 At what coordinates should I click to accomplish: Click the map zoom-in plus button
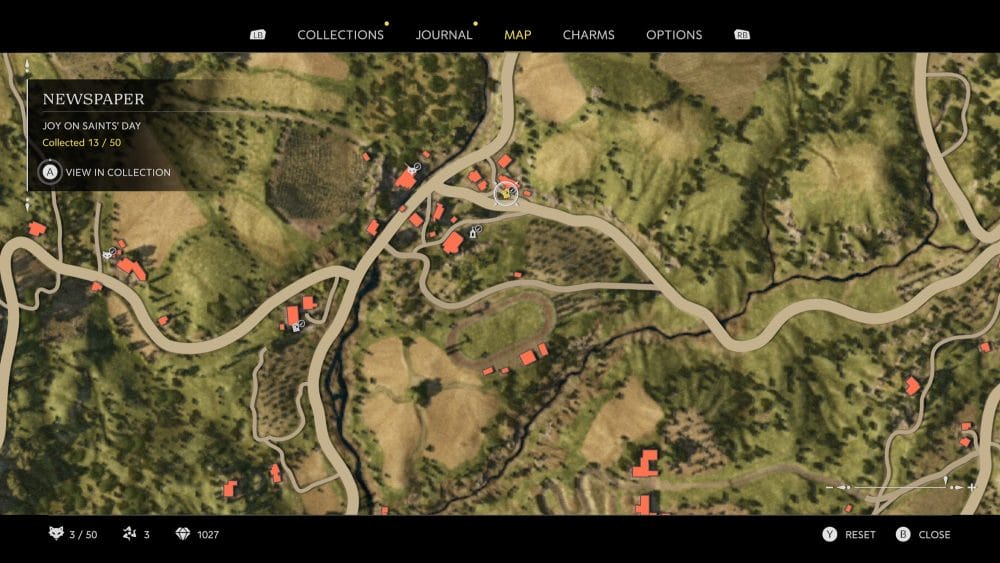[x=971, y=487]
